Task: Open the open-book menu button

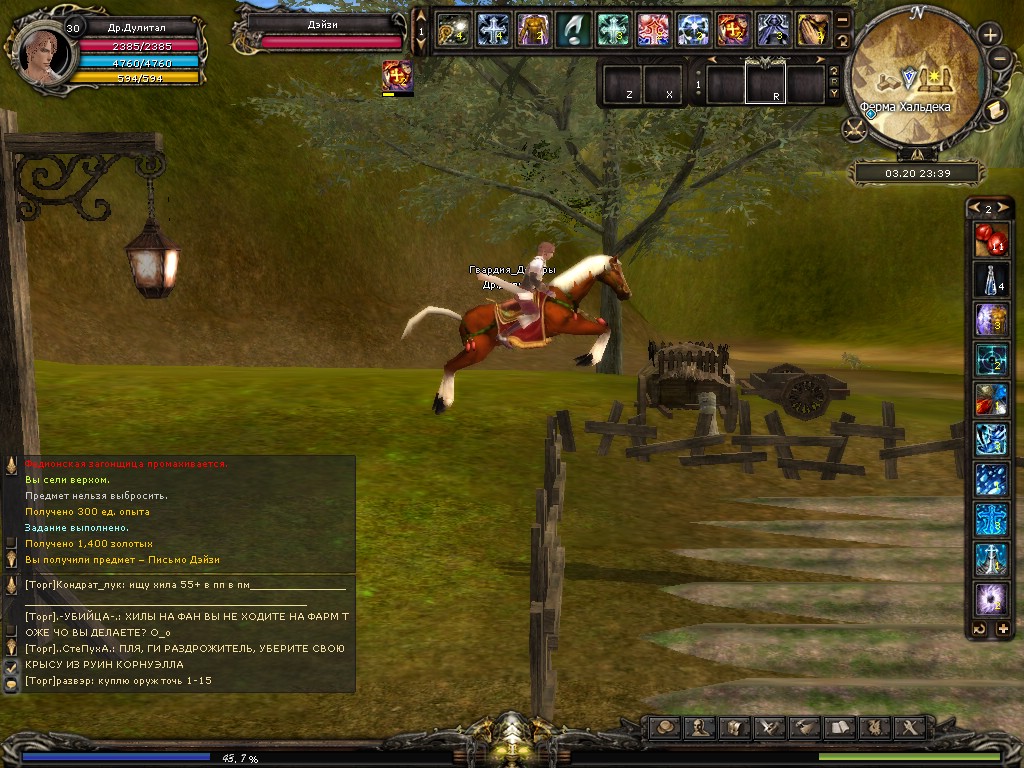Action: coord(838,728)
